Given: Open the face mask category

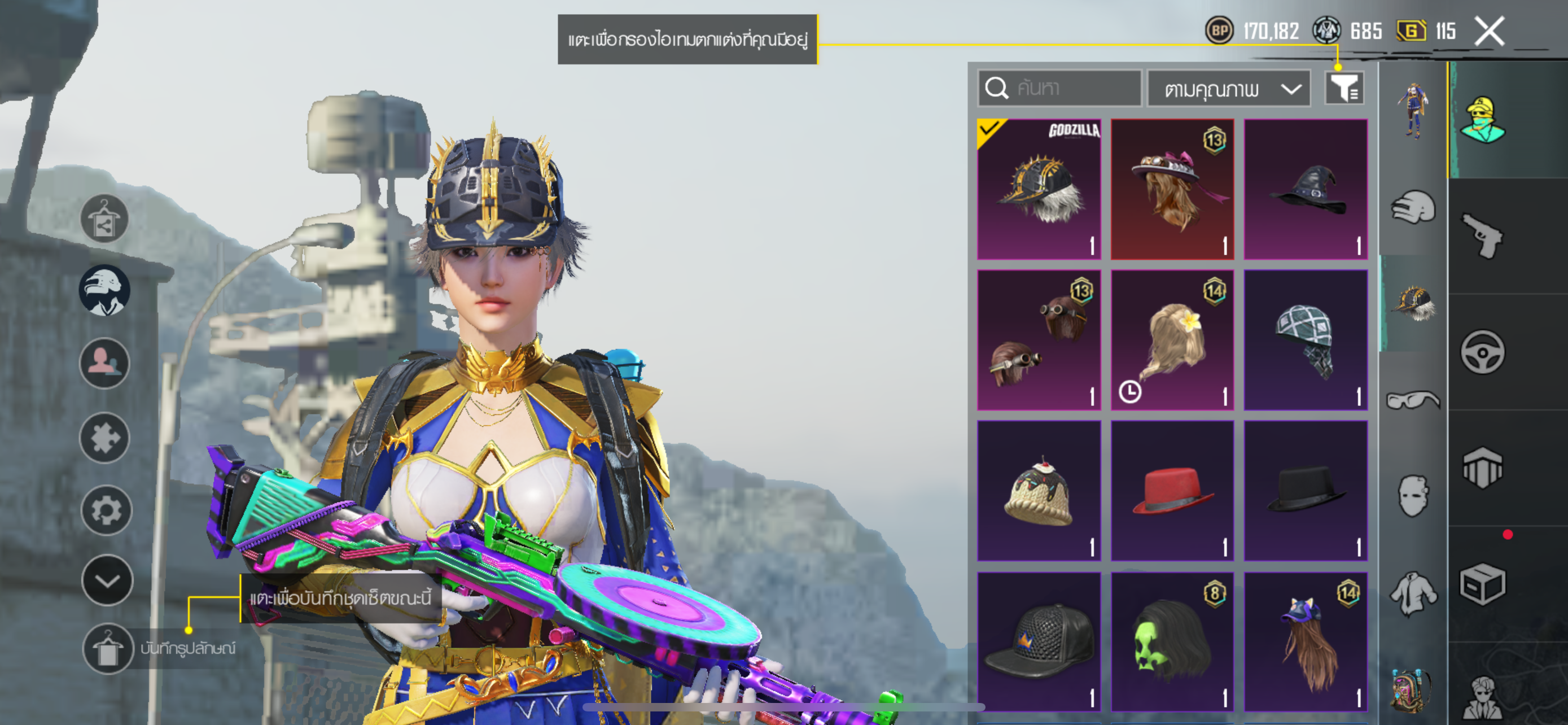Looking at the screenshot, I should click(x=1412, y=496).
